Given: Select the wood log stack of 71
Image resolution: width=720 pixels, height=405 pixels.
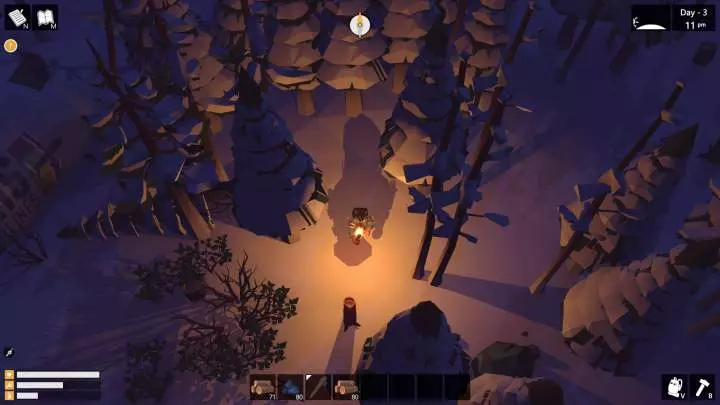Looking at the screenshot, I should point(263,387).
